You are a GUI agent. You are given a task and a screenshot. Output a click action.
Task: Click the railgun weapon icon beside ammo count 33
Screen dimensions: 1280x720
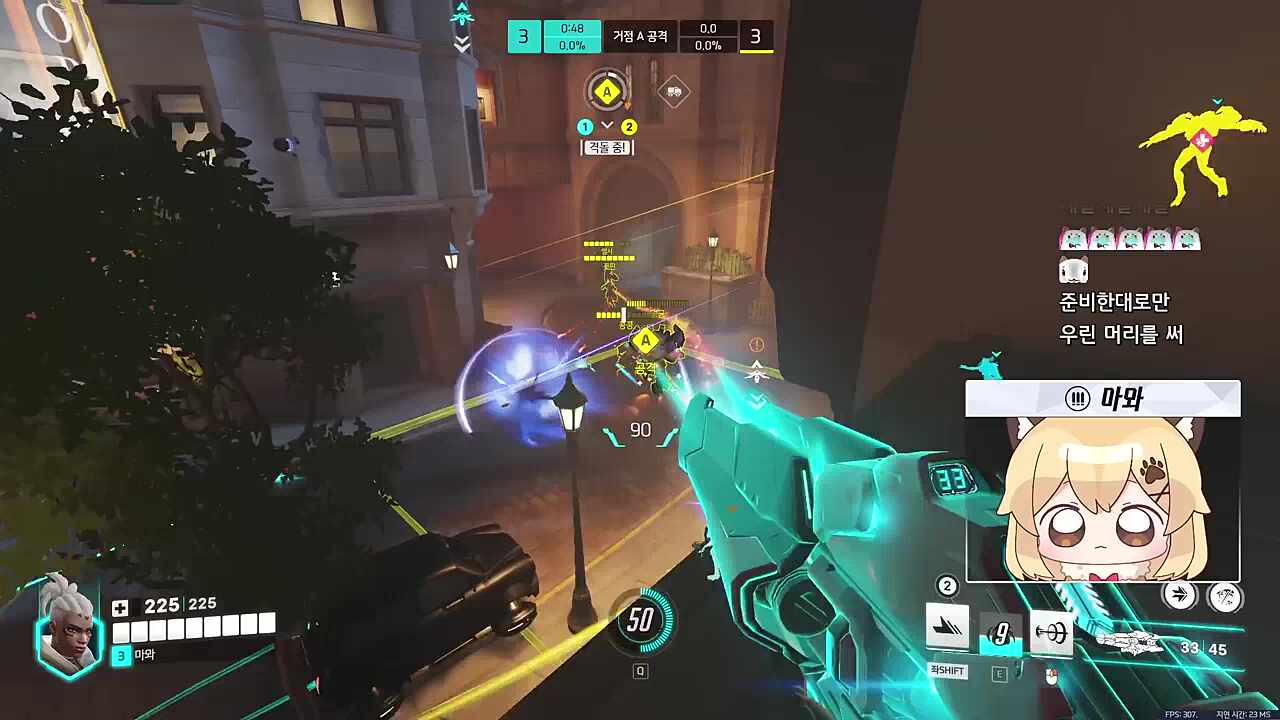click(1130, 642)
